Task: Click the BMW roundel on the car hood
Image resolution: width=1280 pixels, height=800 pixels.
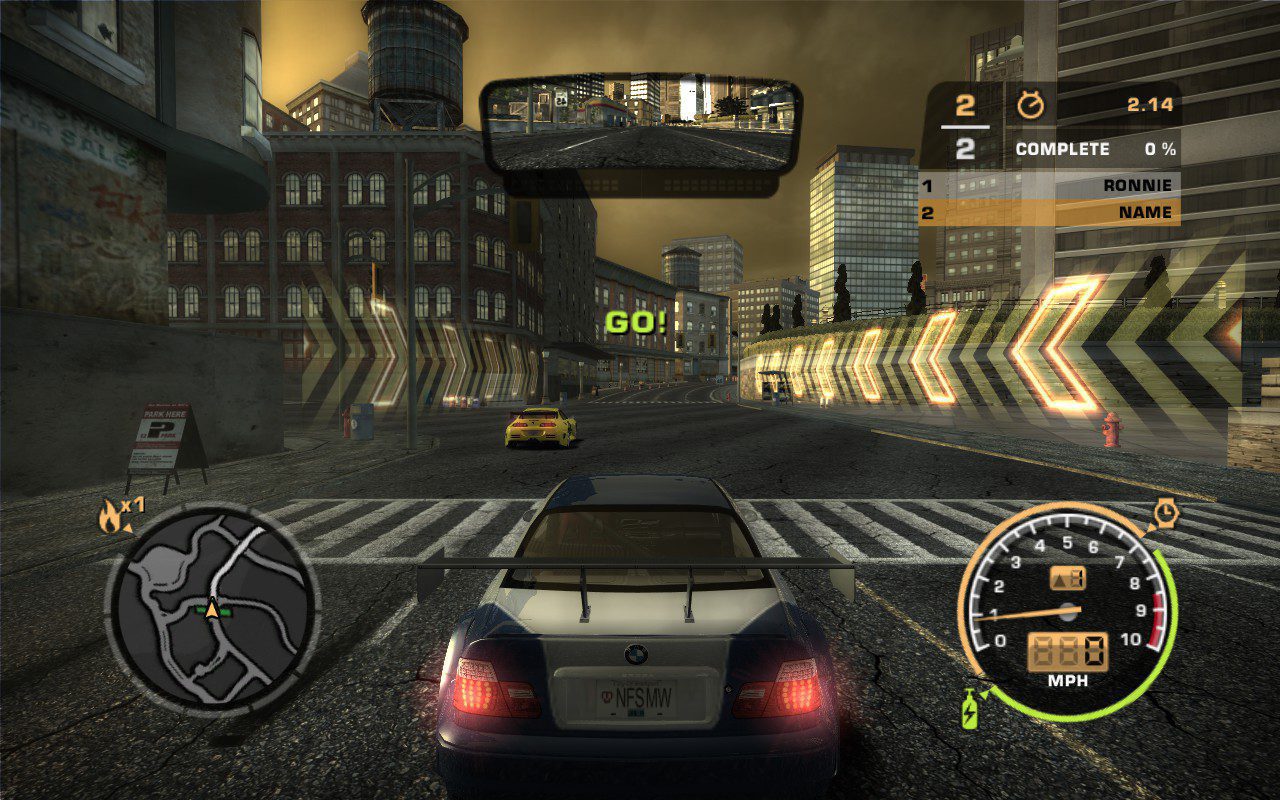Action: click(x=634, y=656)
